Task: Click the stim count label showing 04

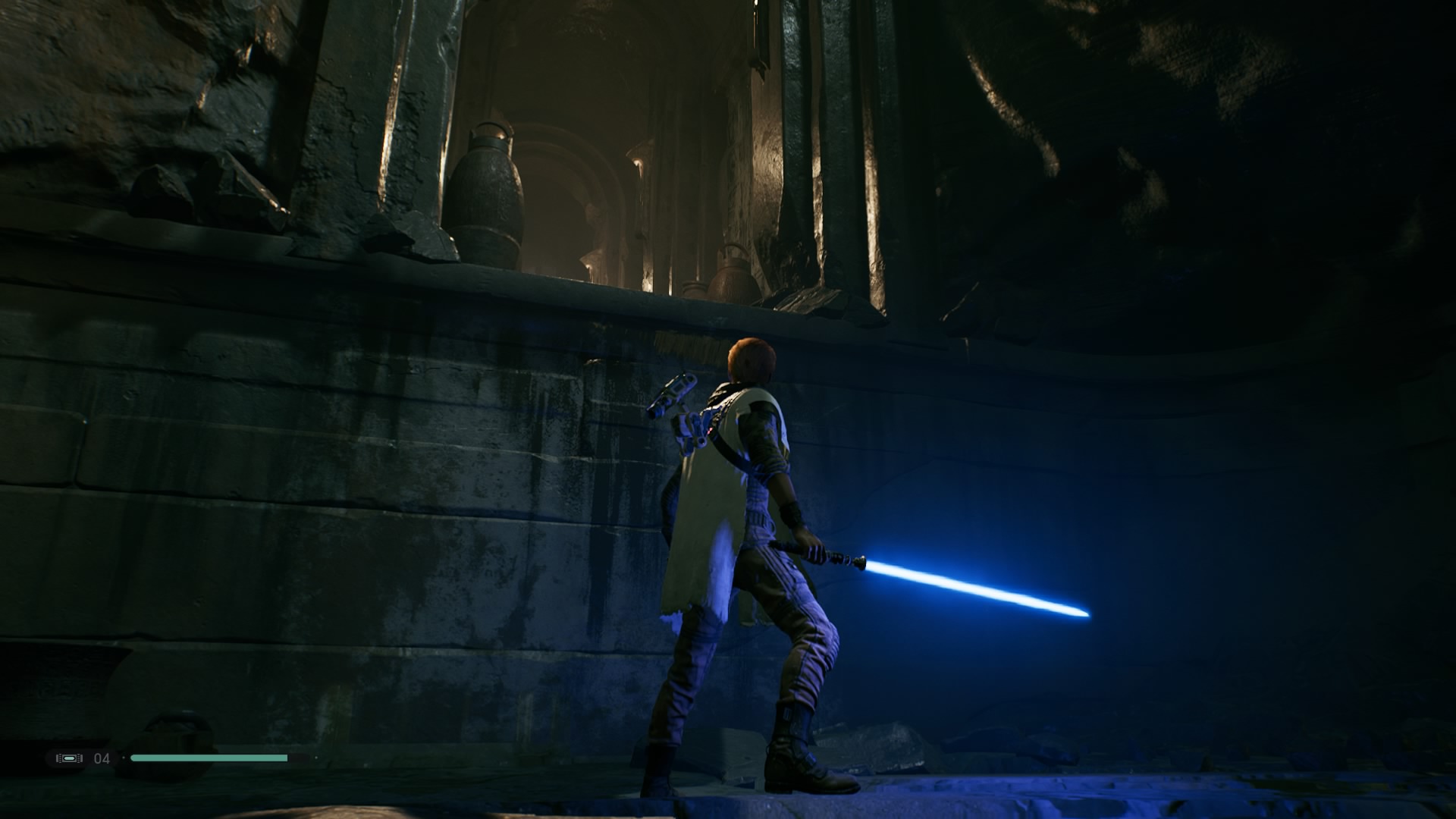Action: coord(101,757)
